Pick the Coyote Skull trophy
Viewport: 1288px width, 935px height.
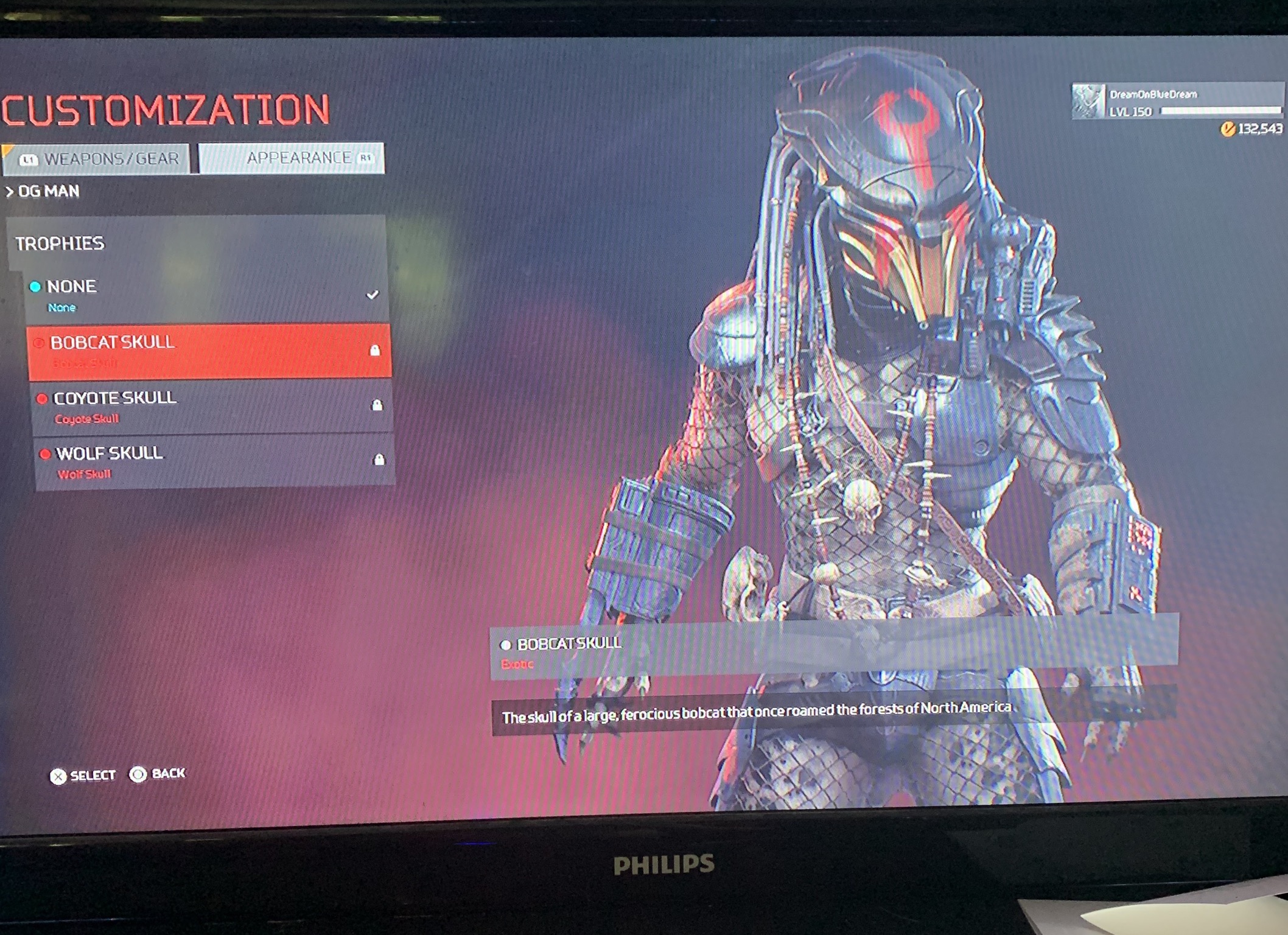tap(211, 406)
